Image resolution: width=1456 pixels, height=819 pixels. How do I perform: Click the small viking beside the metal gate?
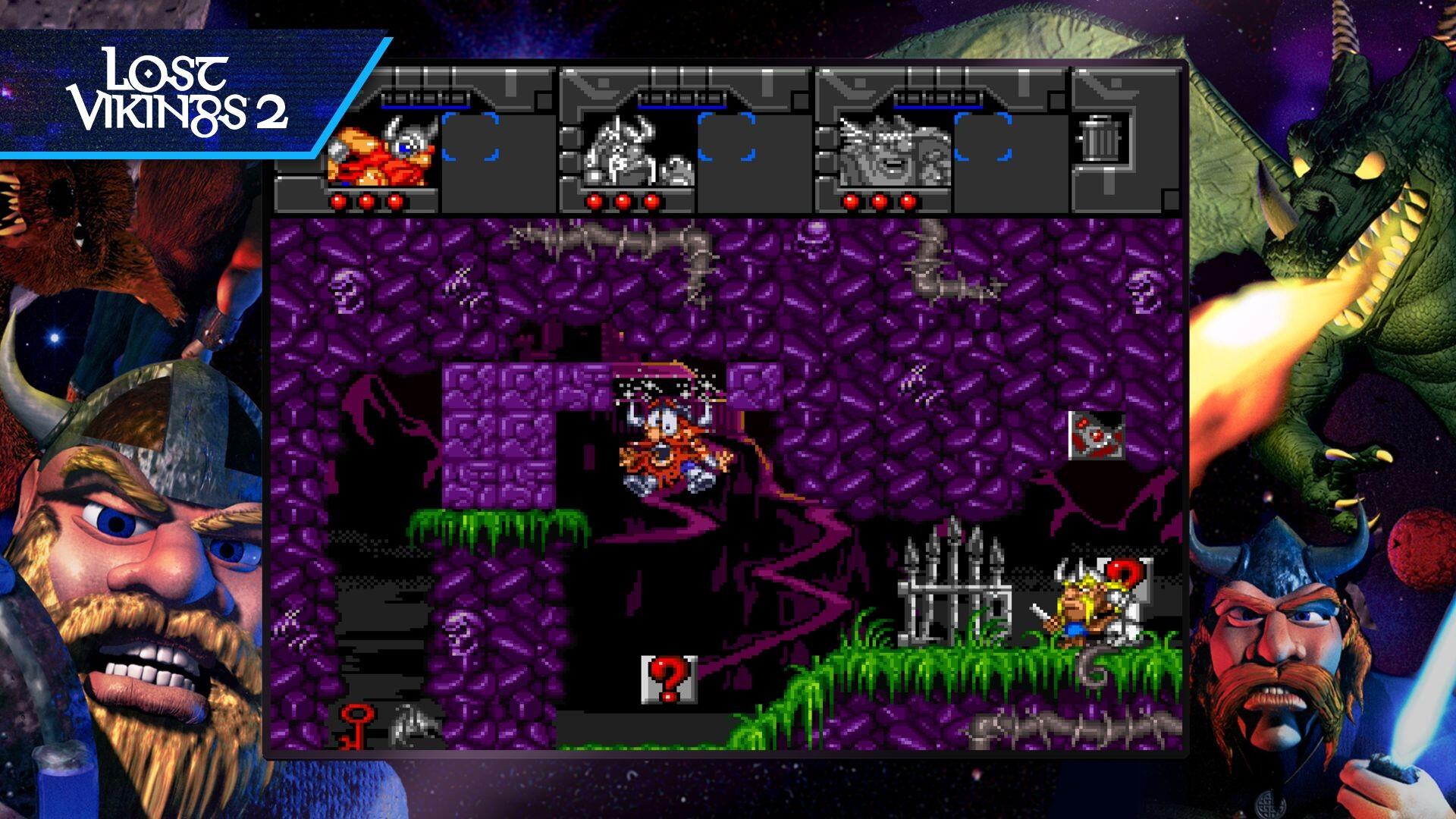pos(1077,607)
